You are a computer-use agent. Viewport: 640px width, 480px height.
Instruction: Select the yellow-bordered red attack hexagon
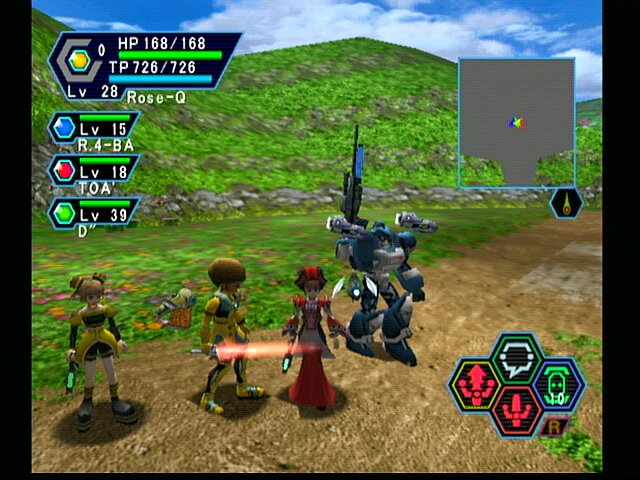point(477,383)
